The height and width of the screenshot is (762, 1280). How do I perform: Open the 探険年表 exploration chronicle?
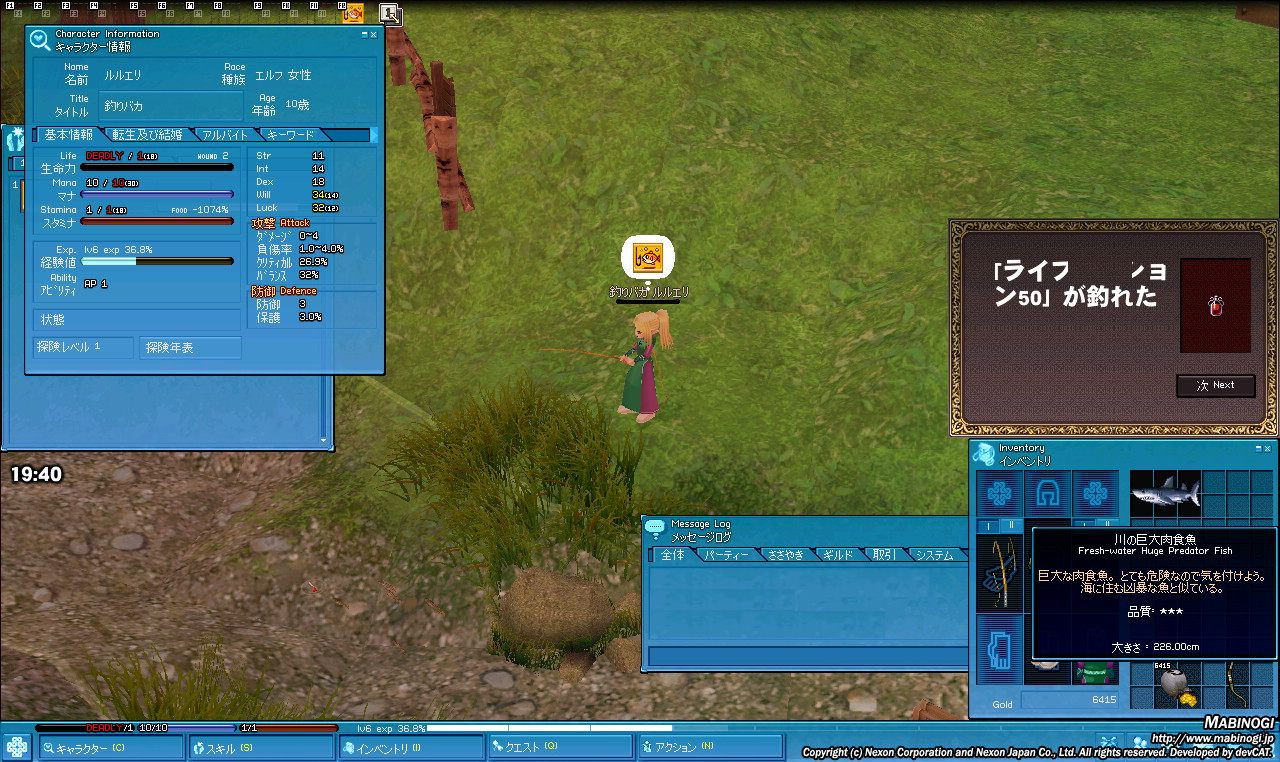tap(189, 347)
